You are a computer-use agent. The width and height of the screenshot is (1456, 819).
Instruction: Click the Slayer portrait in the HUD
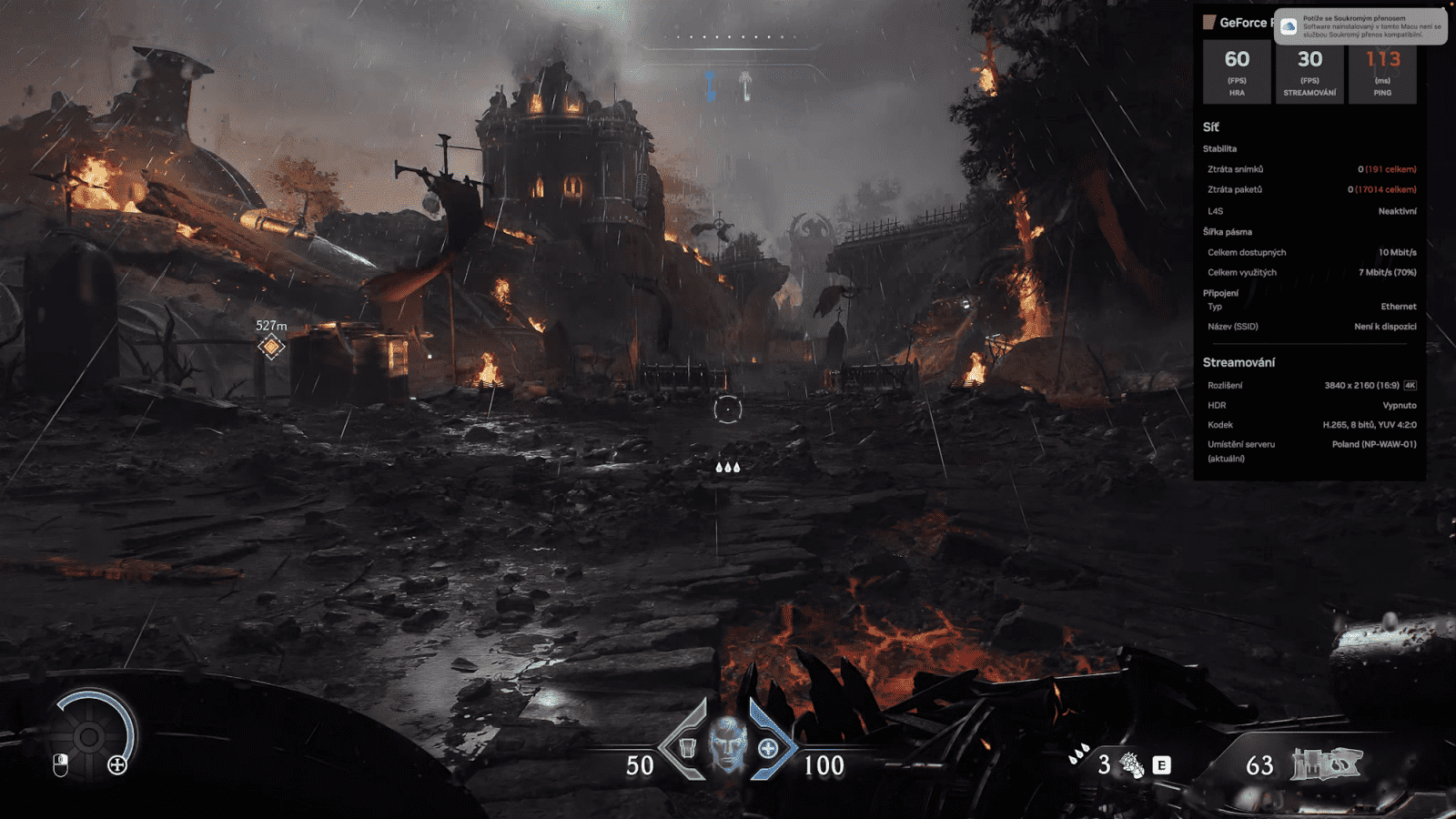click(727, 744)
